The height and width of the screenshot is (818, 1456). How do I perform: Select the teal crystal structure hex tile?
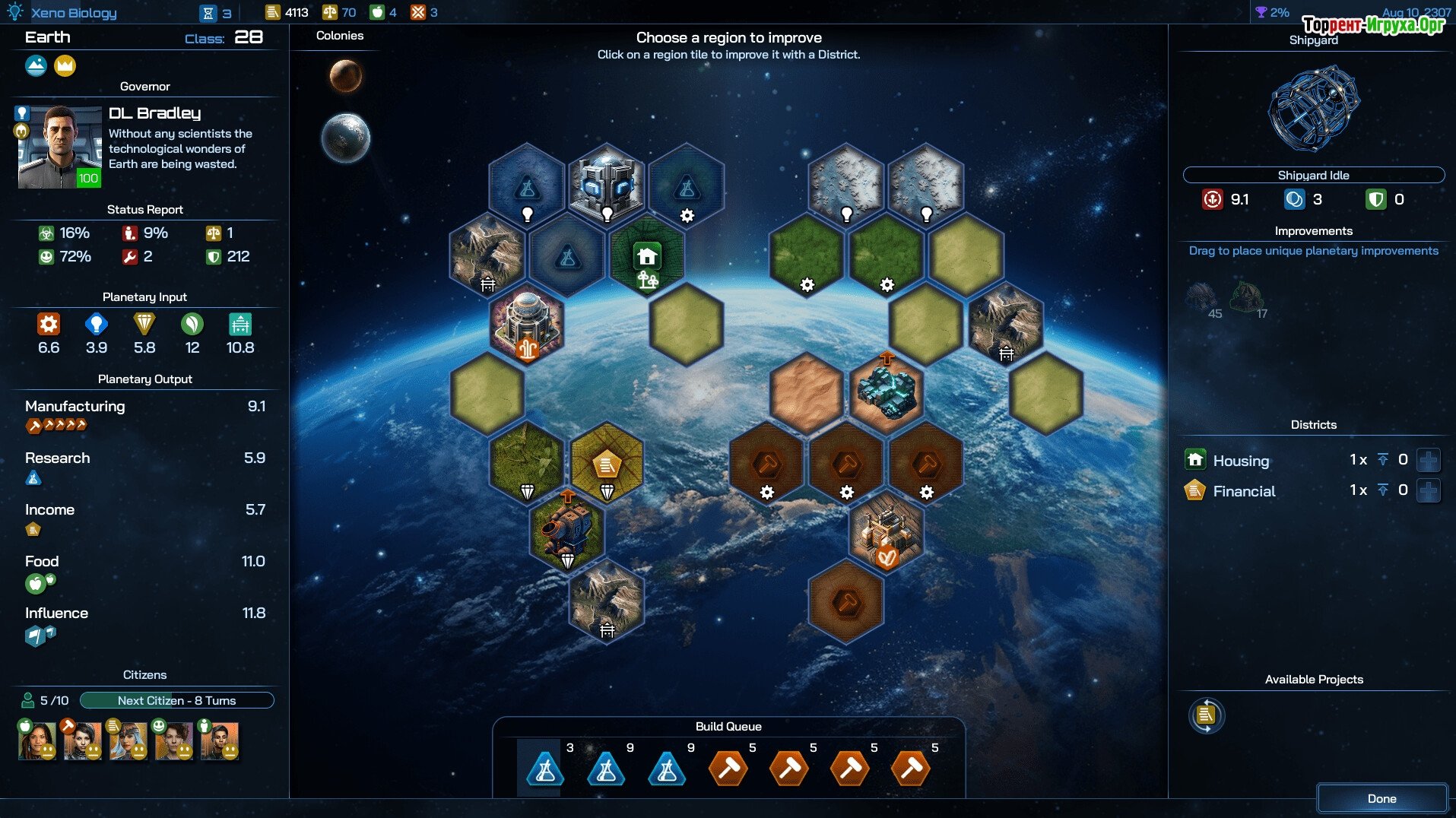[x=887, y=392]
